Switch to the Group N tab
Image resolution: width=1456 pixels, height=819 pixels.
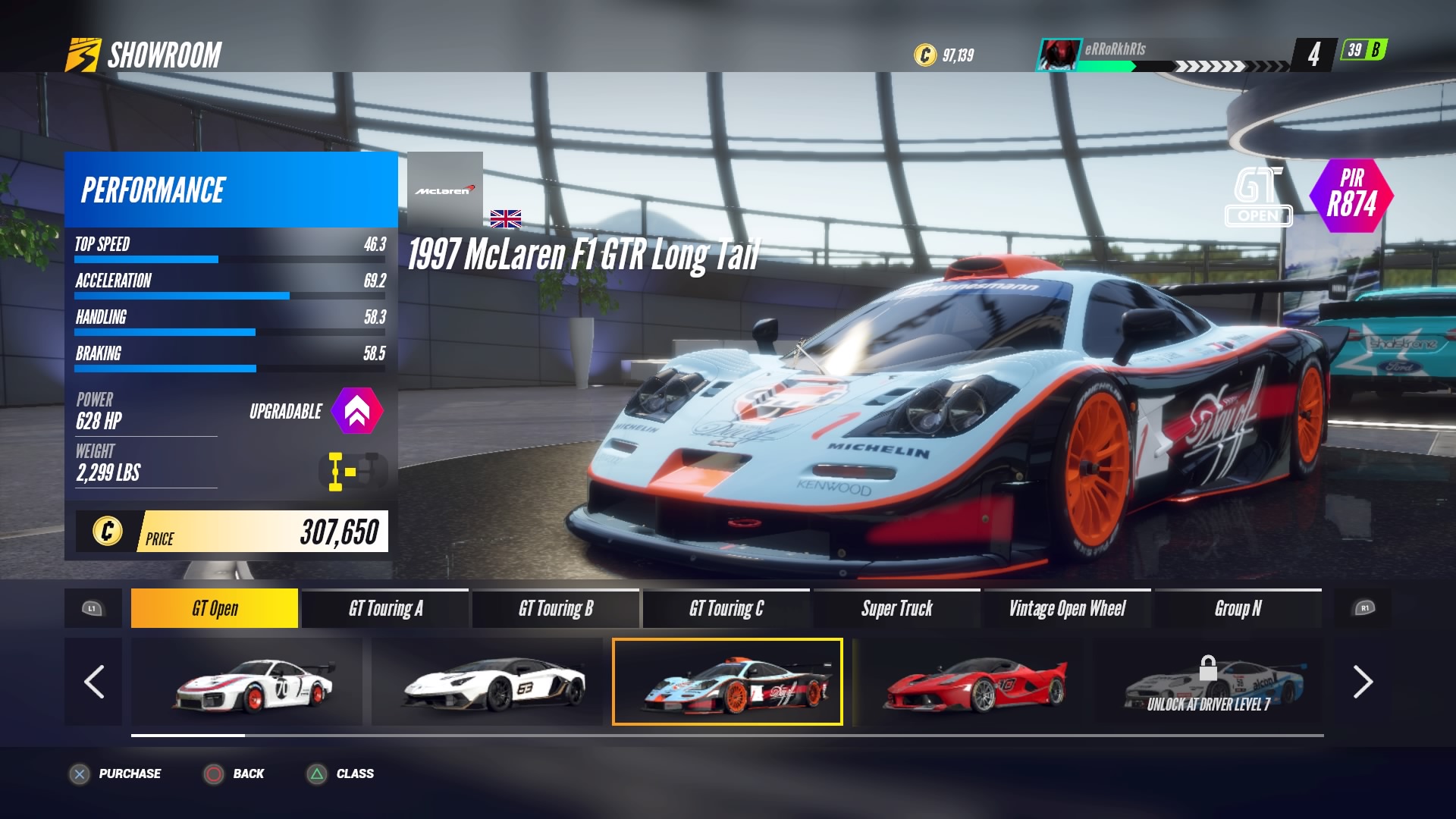[1238, 608]
